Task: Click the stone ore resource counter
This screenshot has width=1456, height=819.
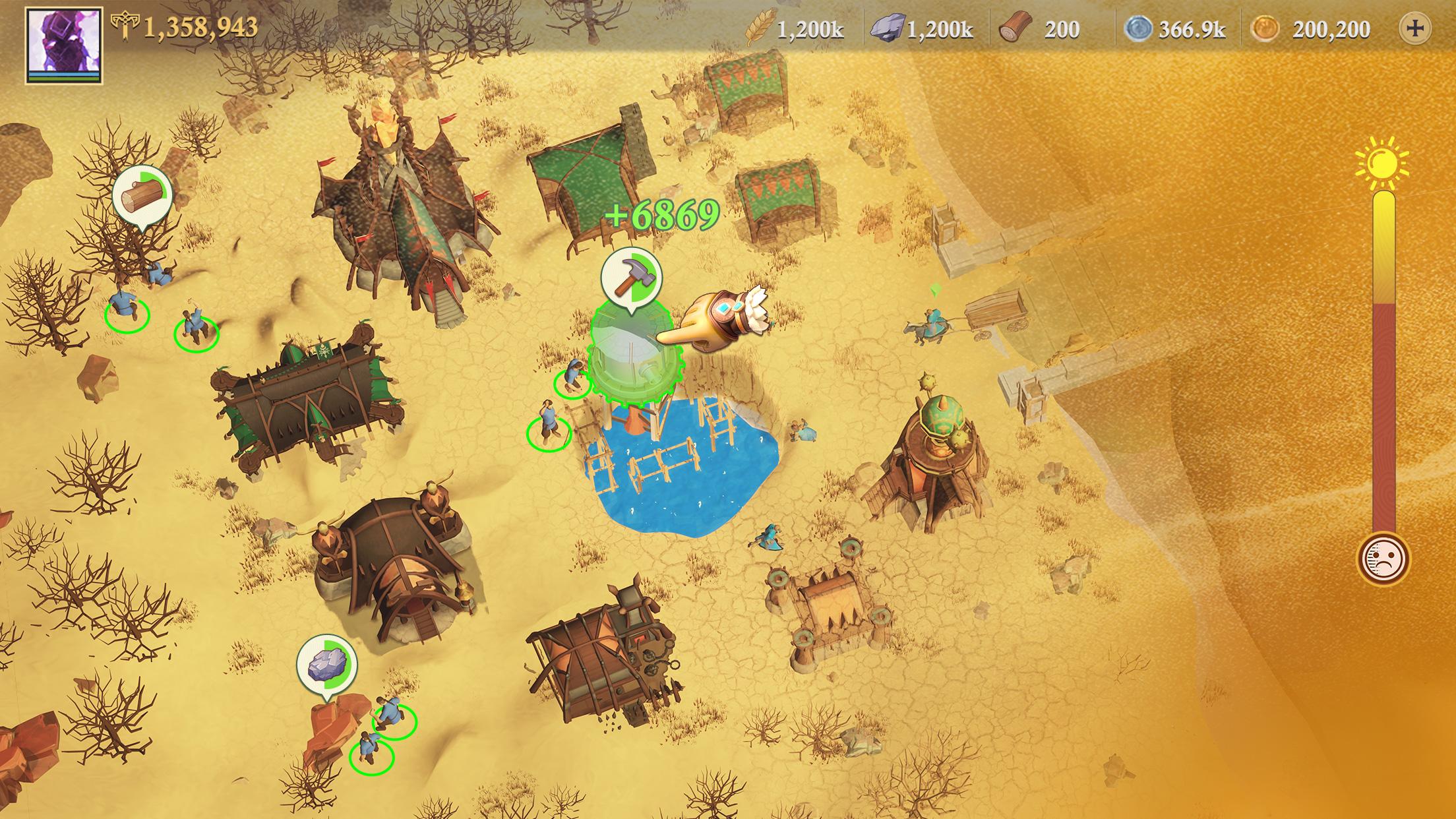Action: tap(922, 30)
